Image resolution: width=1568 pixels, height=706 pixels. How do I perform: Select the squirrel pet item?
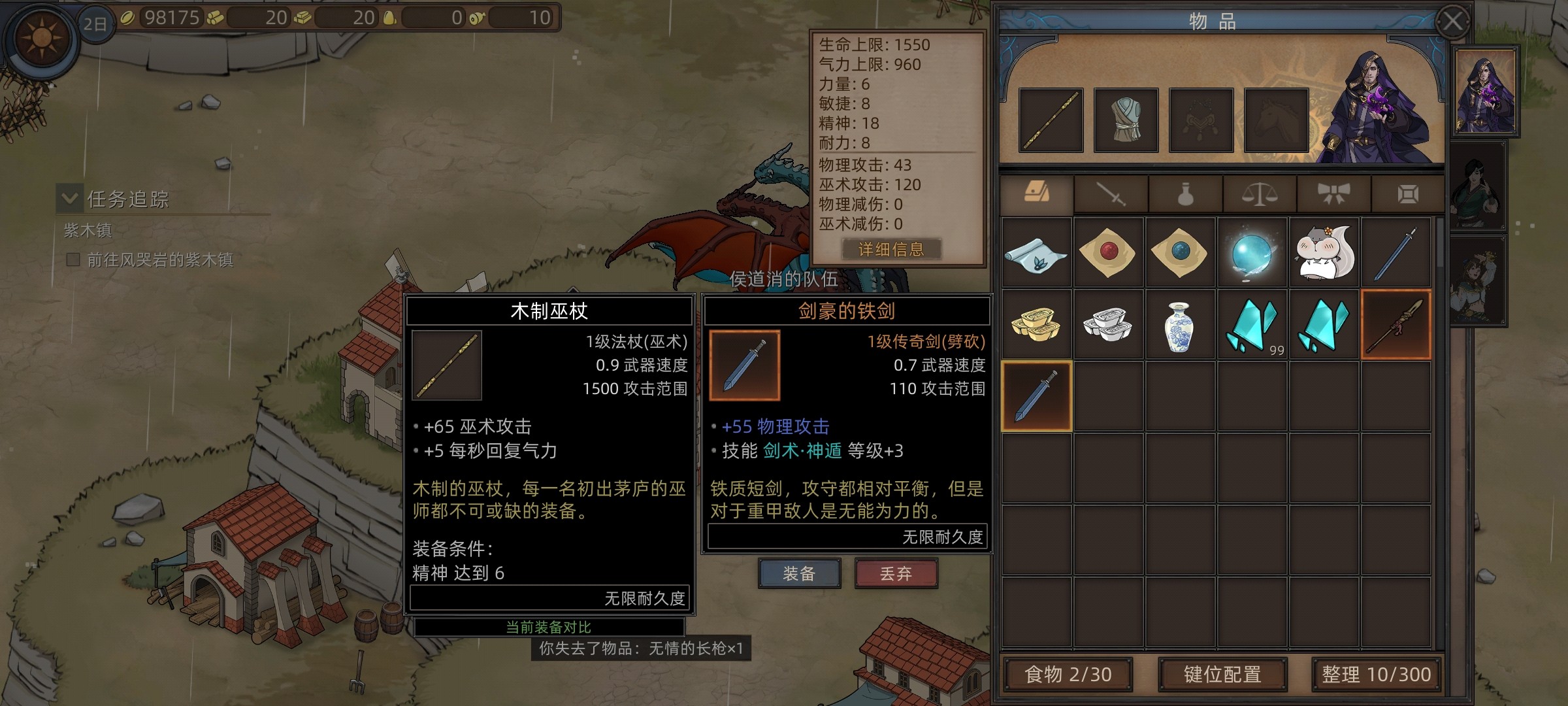[1324, 253]
